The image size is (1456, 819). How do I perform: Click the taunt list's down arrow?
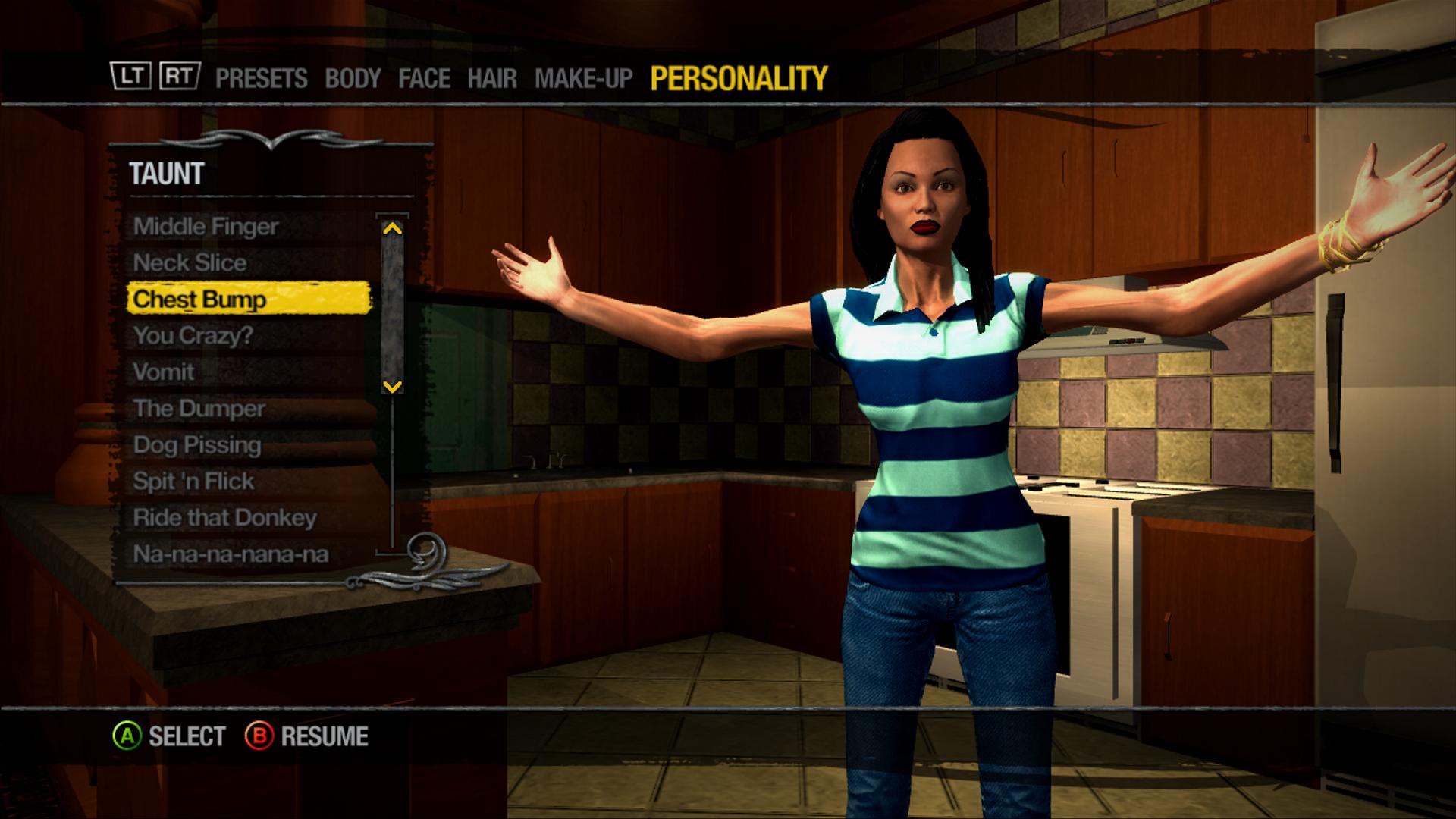pos(392,387)
